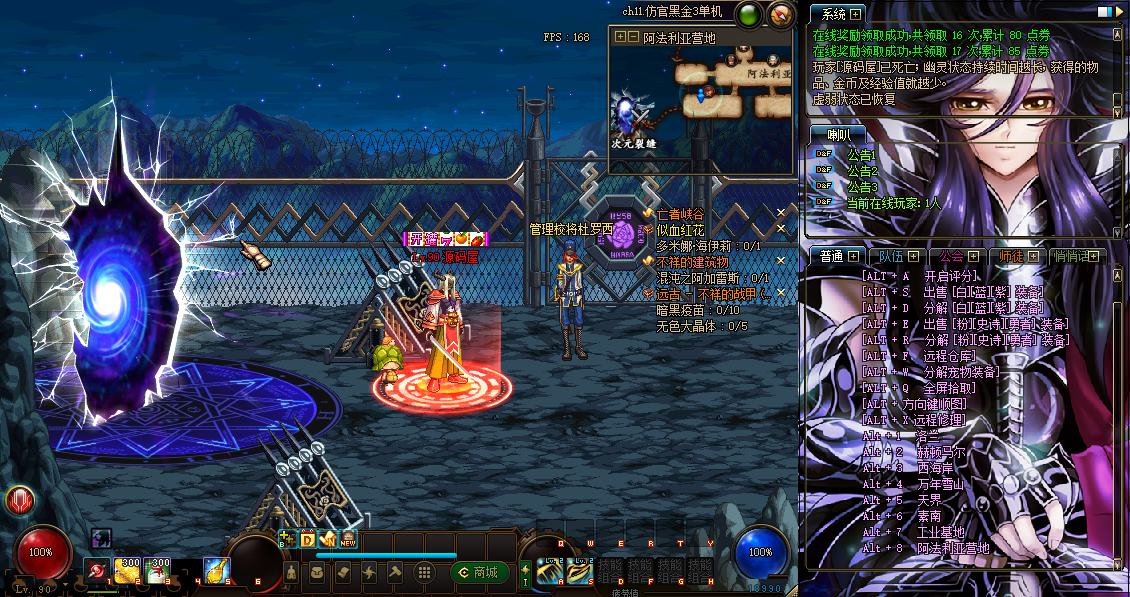Select the 普通 chat tab
Image resolution: width=1130 pixels, height=597 pixels.
832,256
